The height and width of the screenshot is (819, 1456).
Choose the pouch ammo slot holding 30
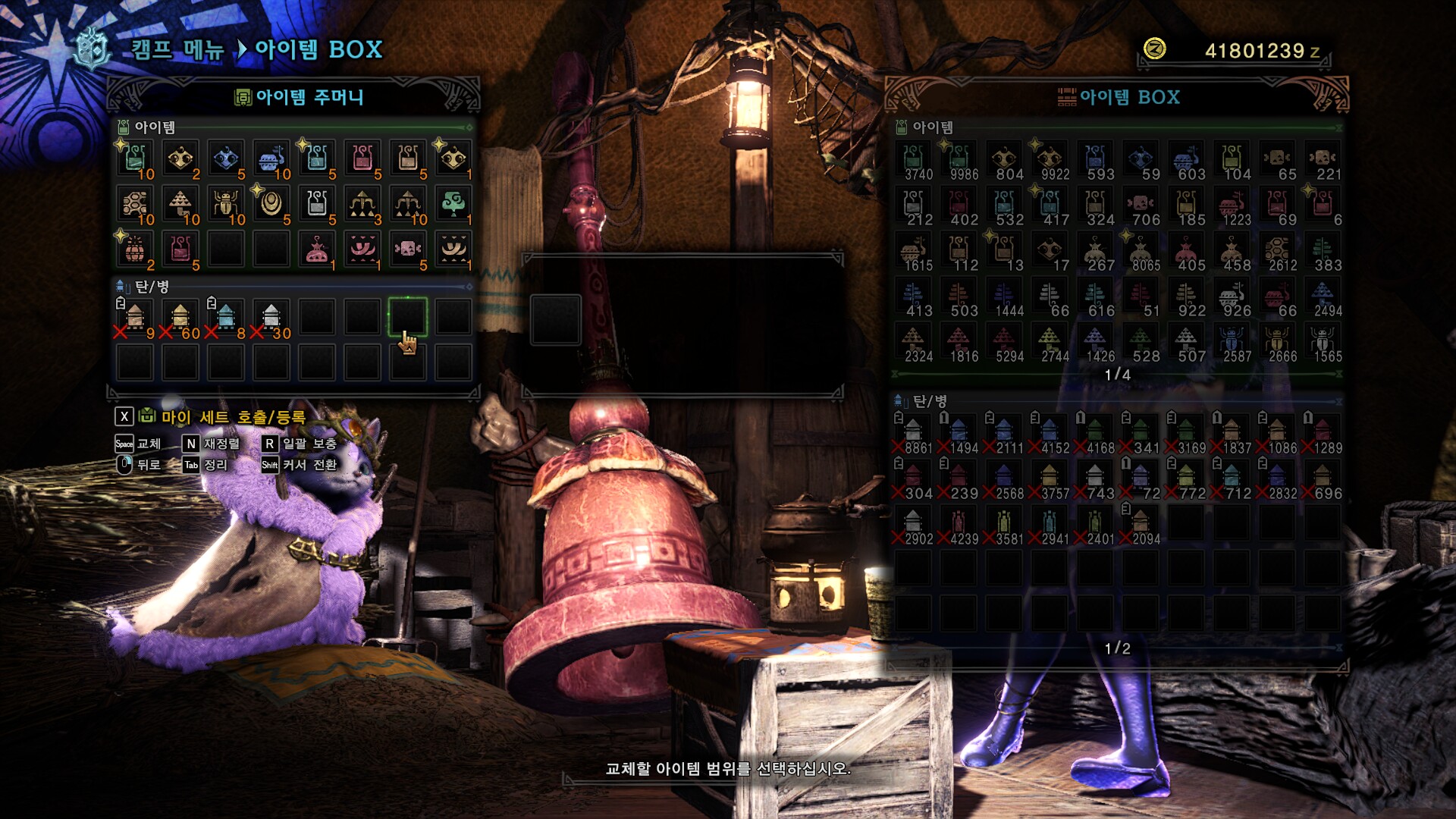click(271, 318)
